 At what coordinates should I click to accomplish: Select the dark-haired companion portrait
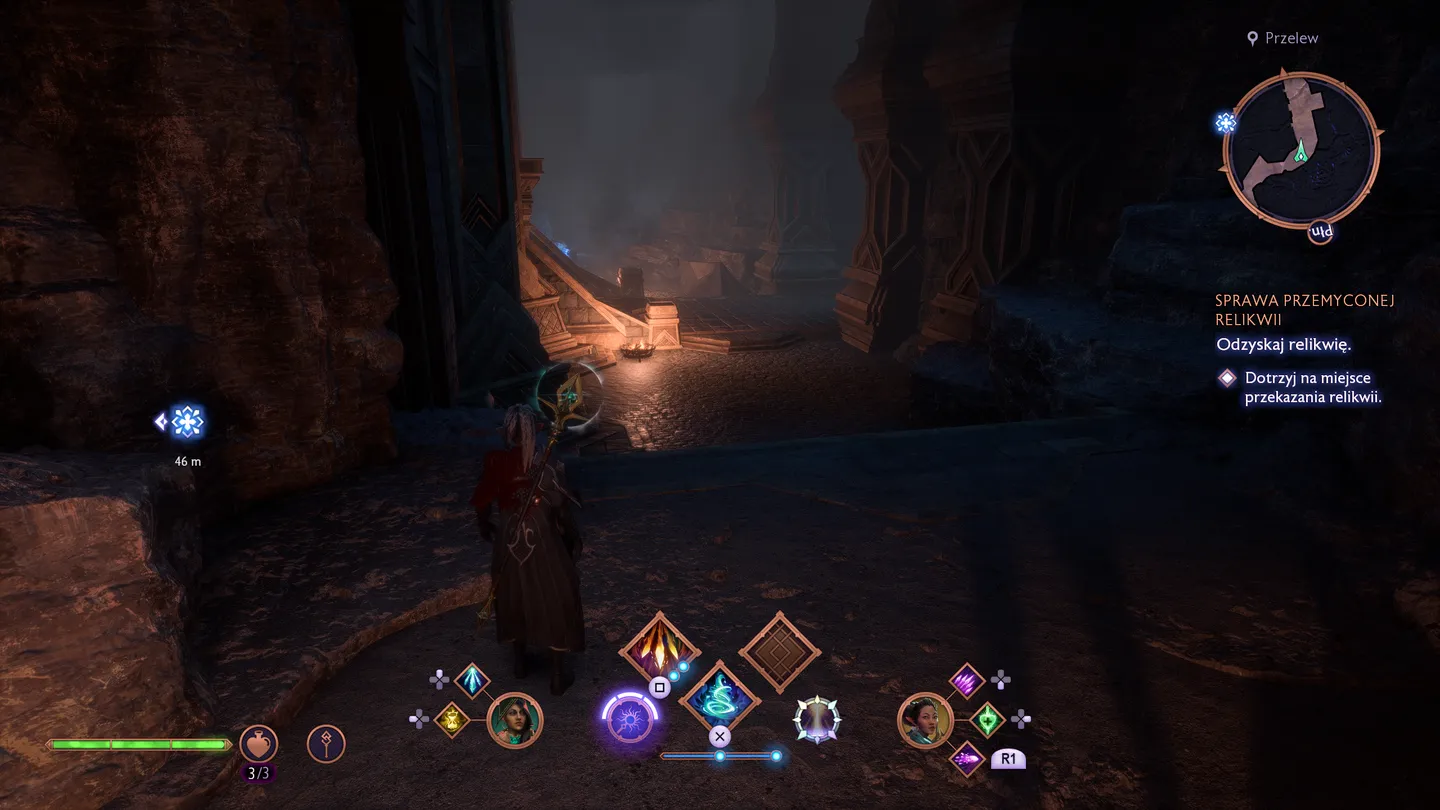point(925,720)
